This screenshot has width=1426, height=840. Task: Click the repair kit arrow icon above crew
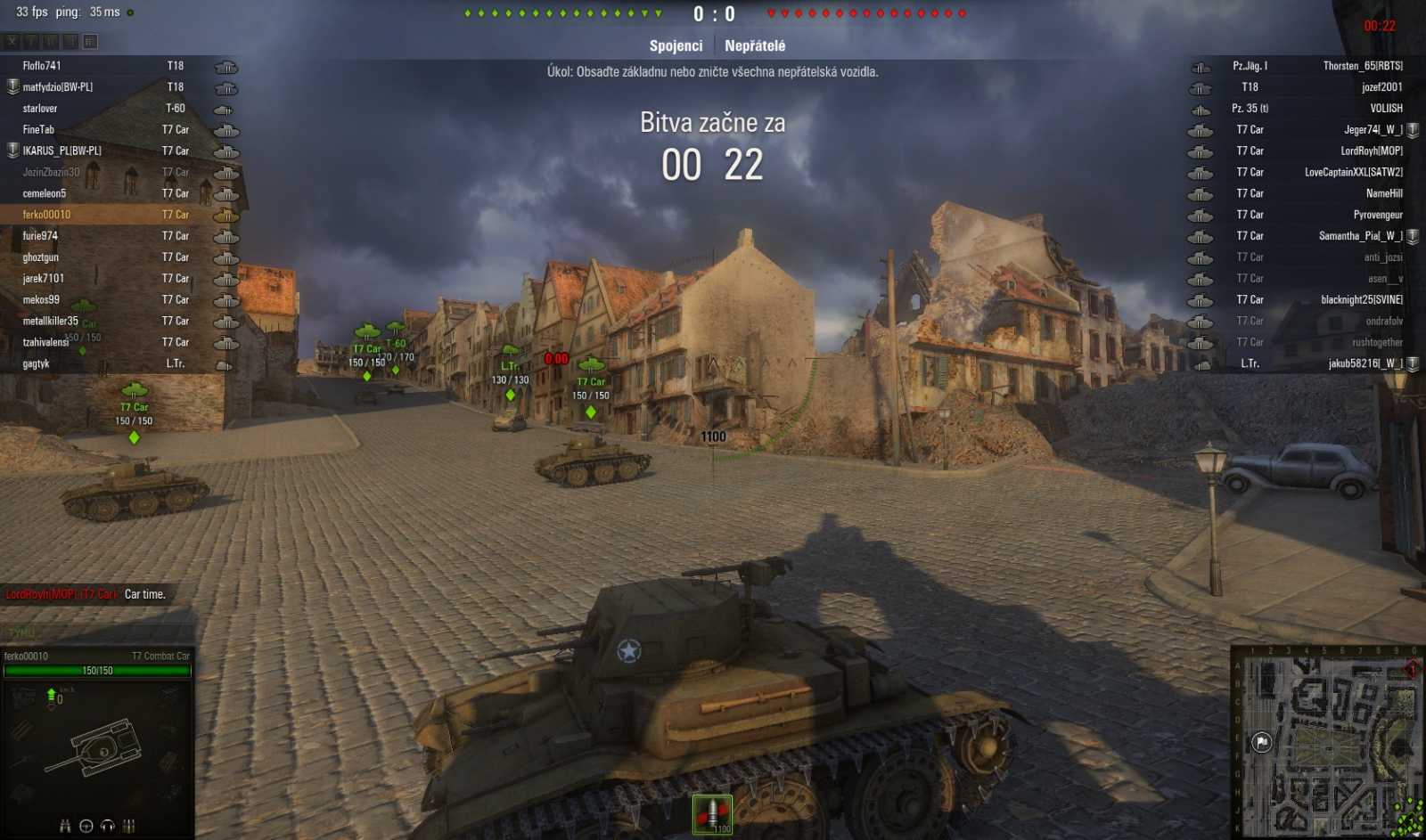pyautogui.click(x=51, y=693)
